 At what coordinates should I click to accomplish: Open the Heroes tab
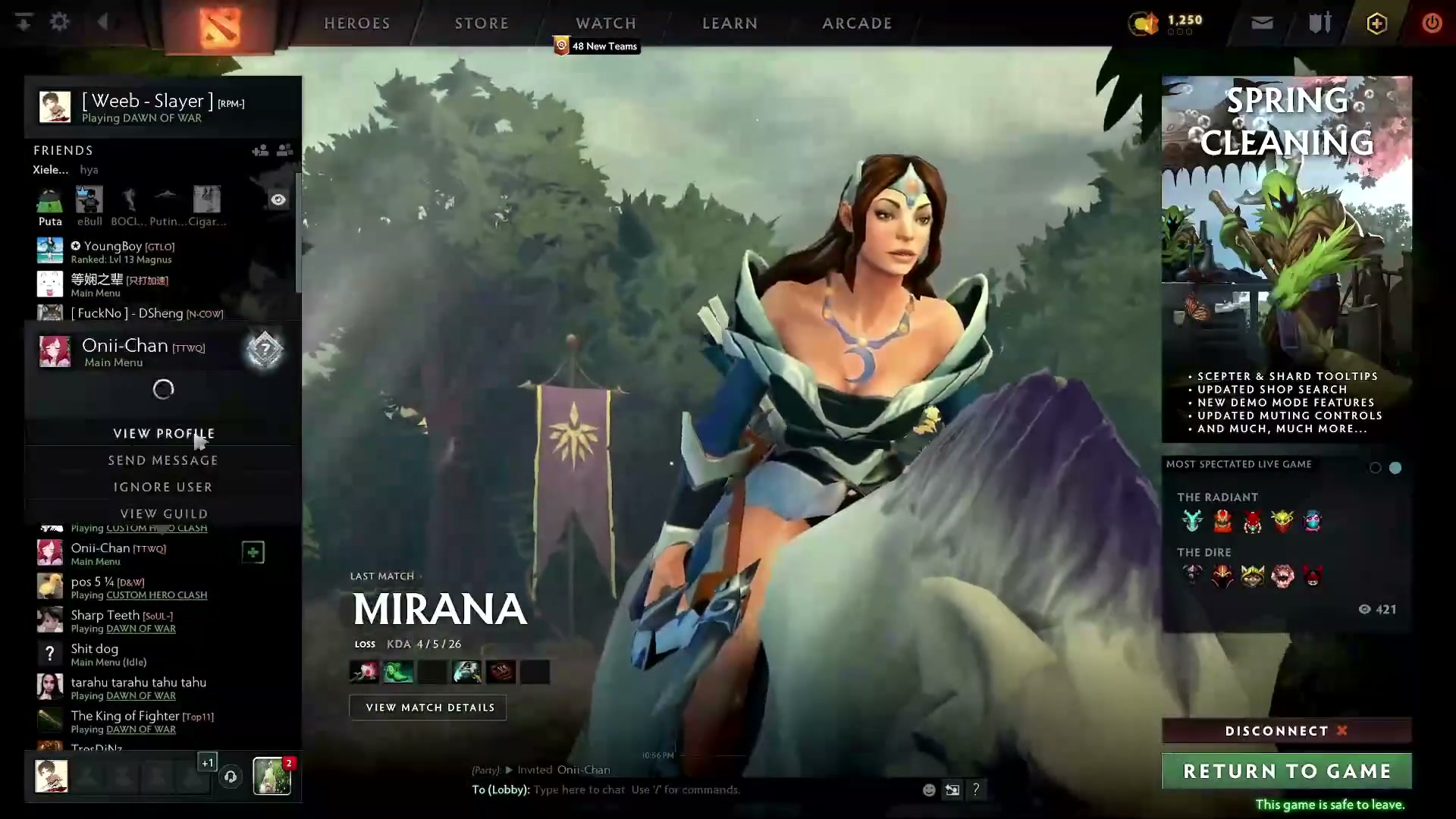[356, 24]
